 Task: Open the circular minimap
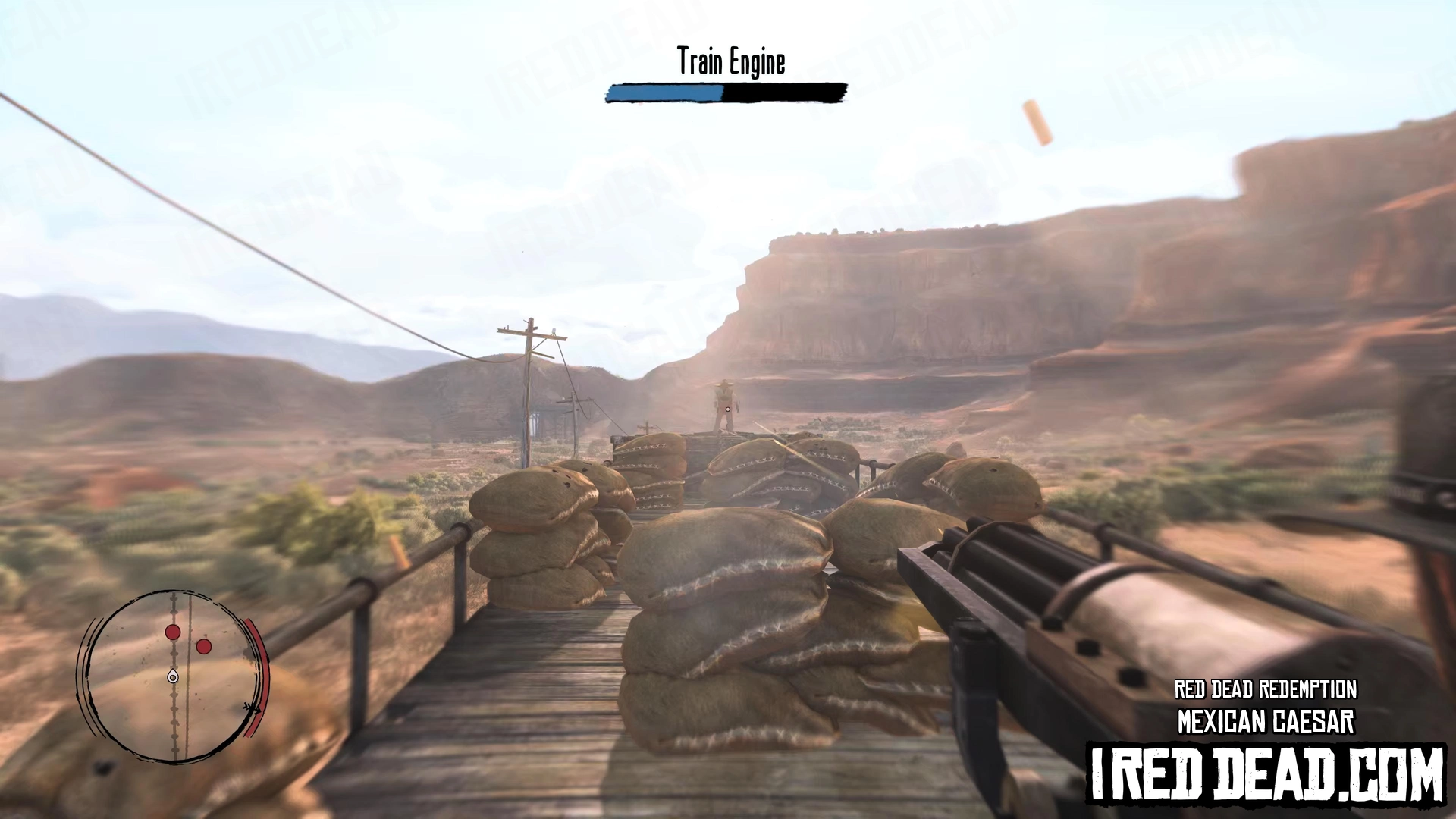coord(174,676)
